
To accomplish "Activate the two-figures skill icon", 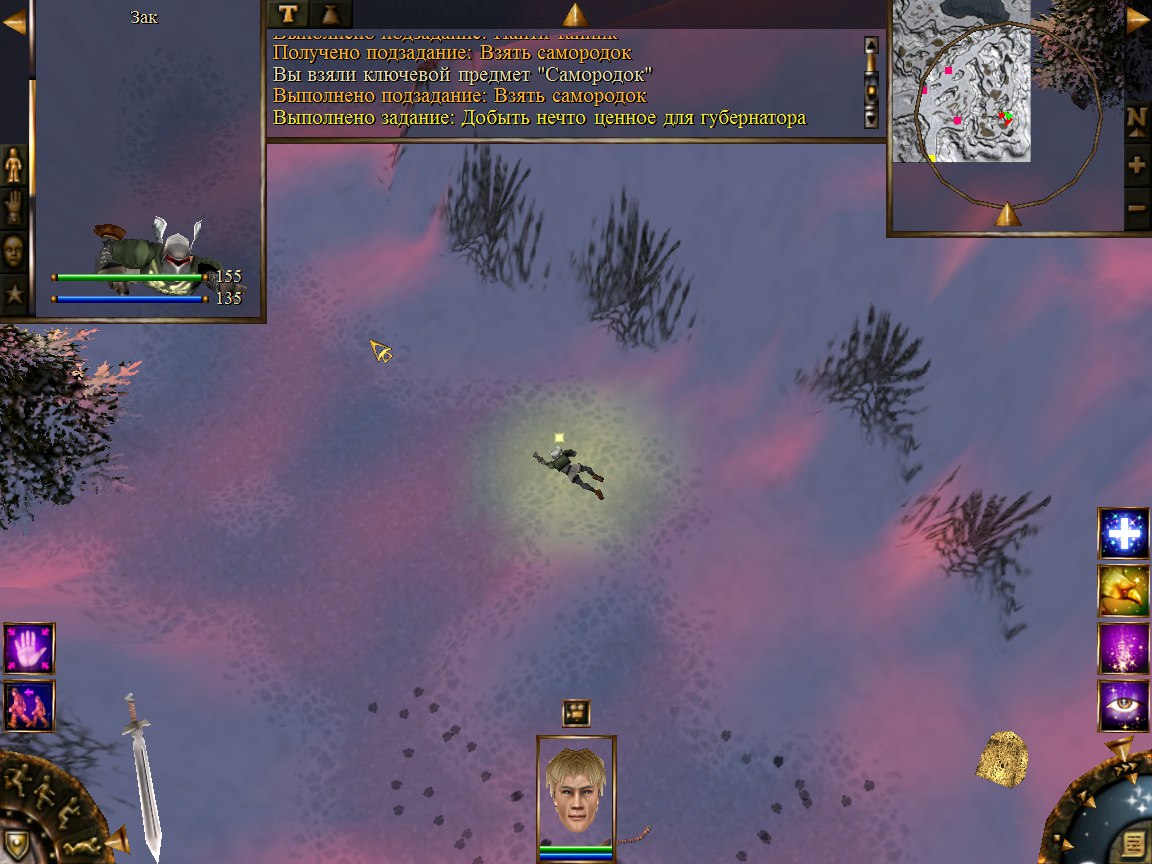I will [29, 706].
